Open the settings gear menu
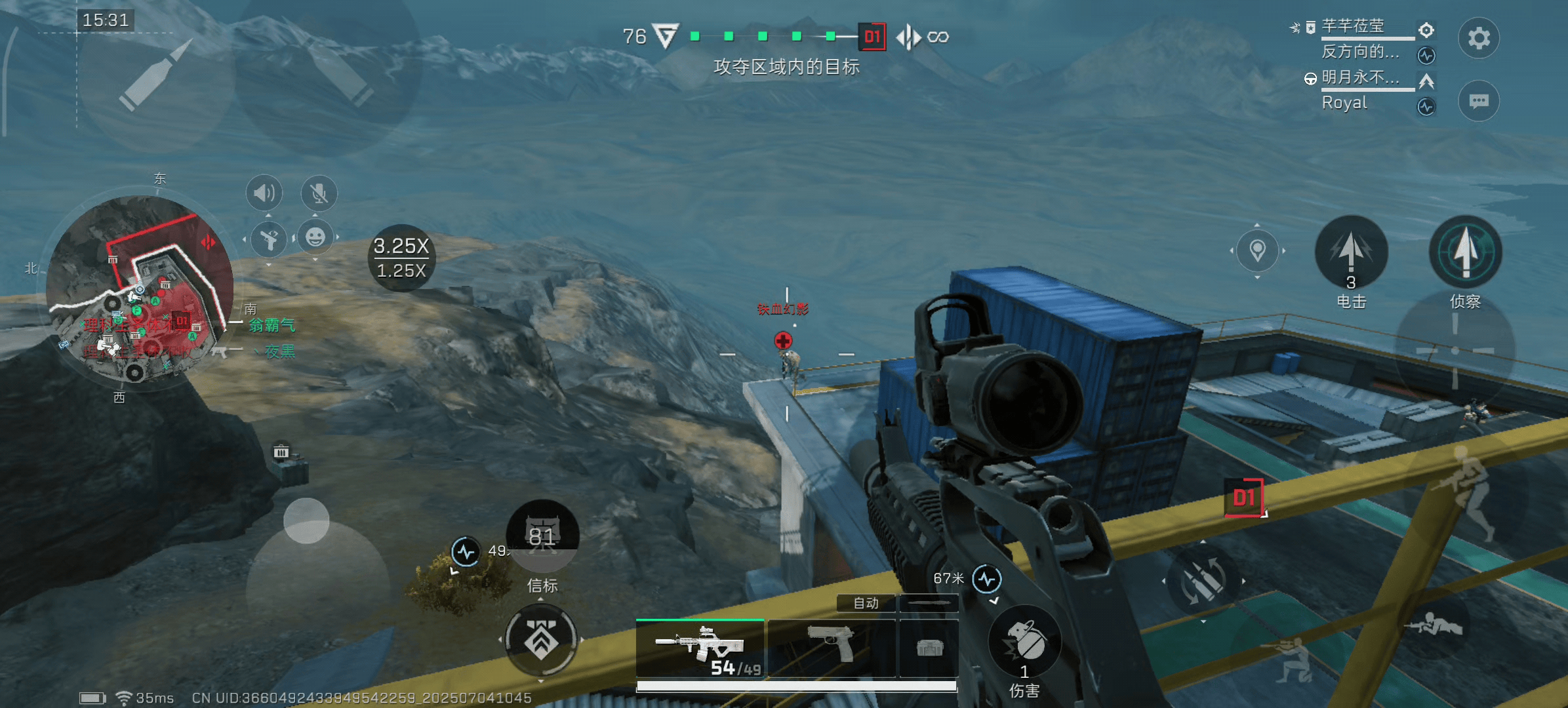 click(1478, 38)
